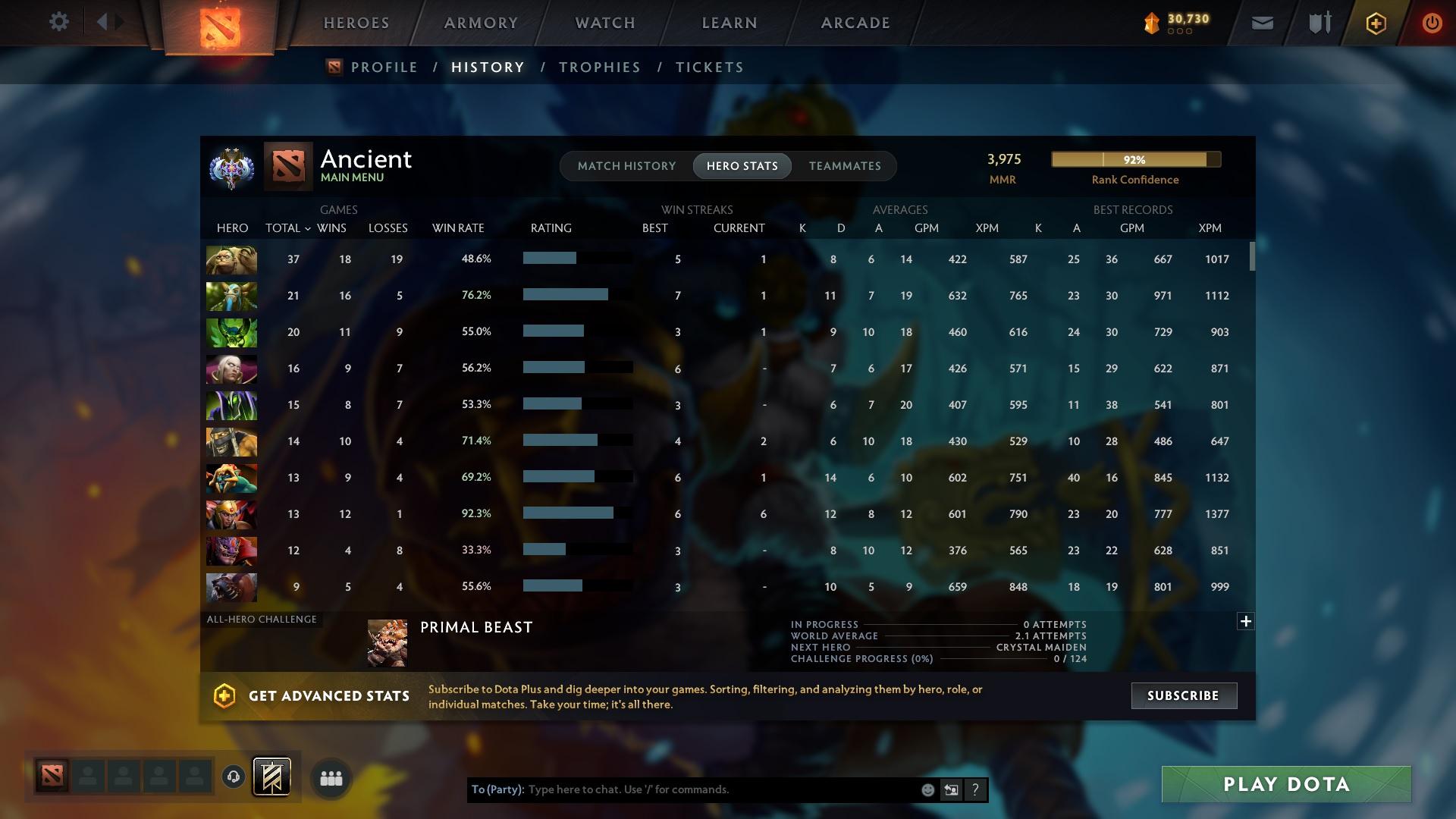Switch to the TEAMMATES tab
1456x819 pixels.
coord(844,165)
